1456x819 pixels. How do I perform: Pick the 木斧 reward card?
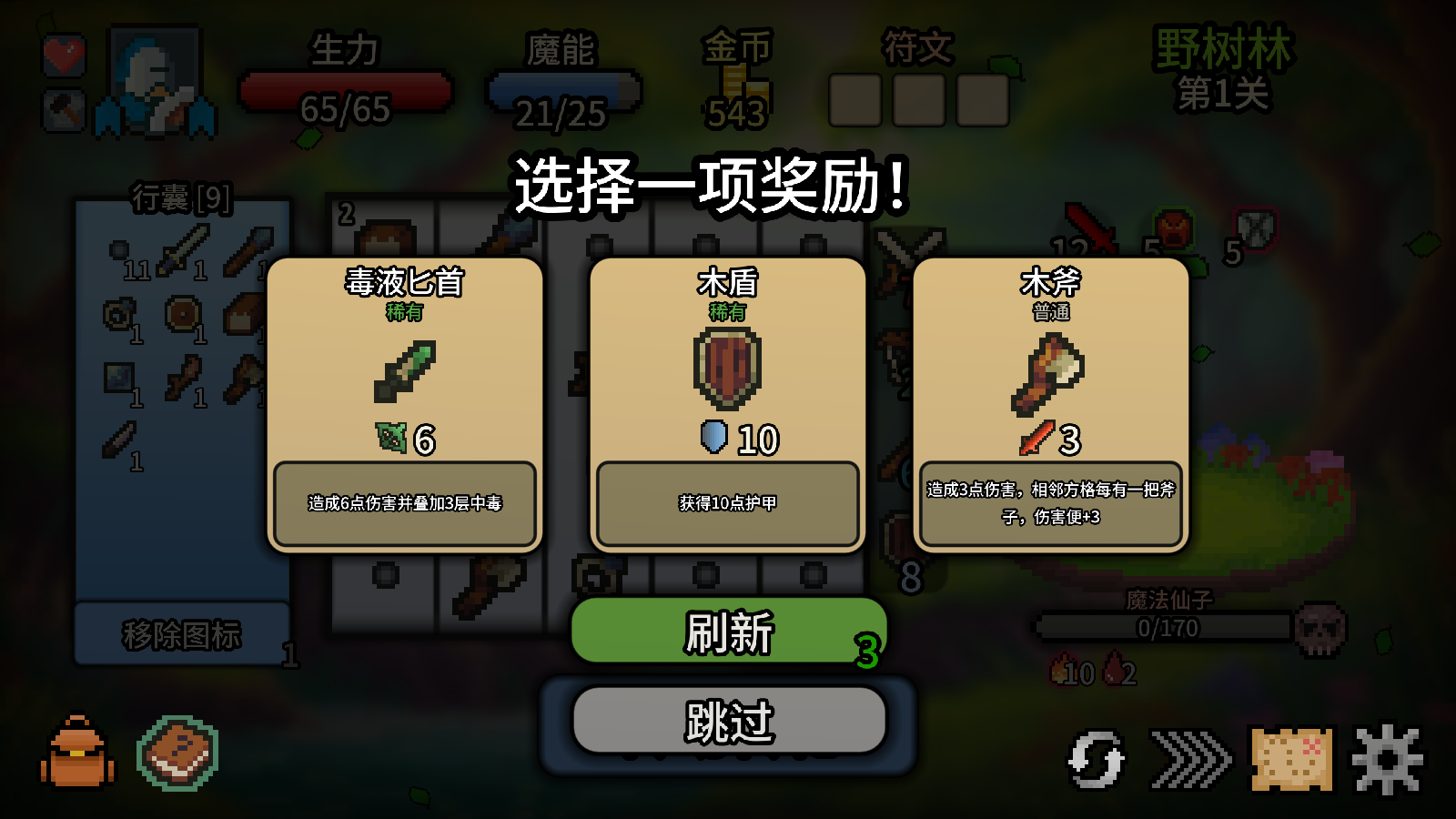(x=1050, y=405)
